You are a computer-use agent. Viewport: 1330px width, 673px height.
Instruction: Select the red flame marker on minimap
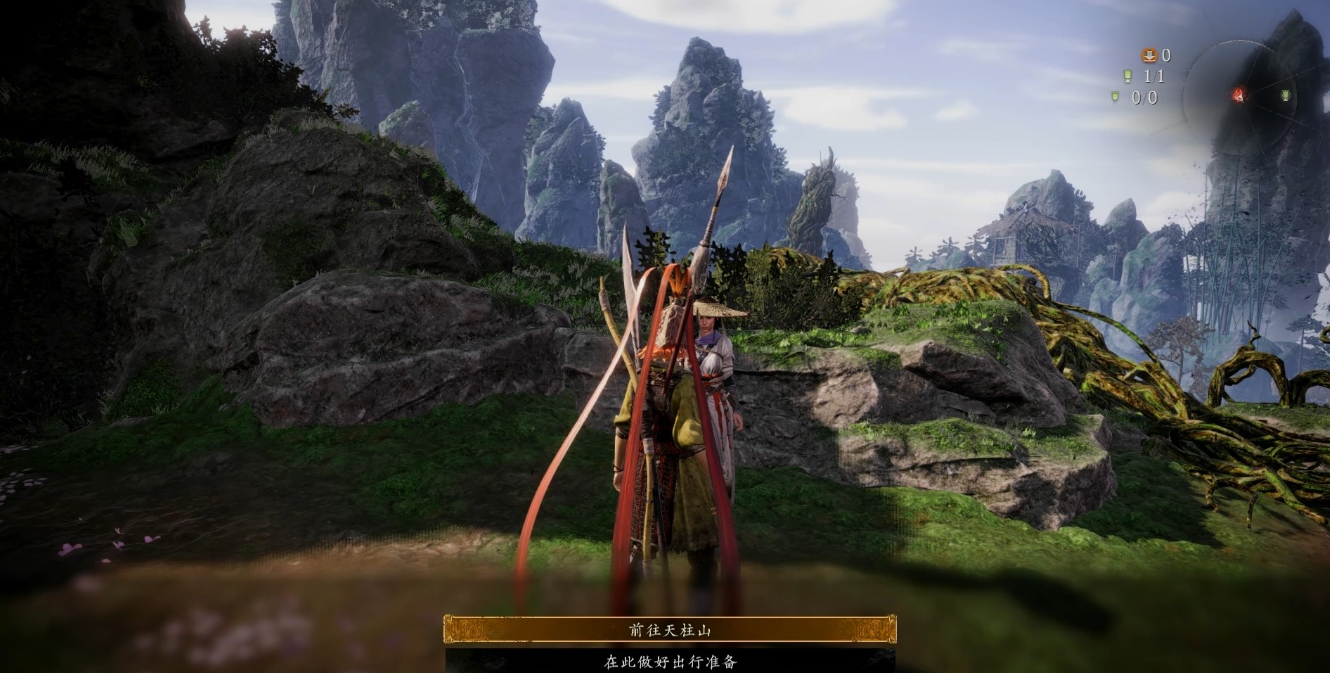1238,95
